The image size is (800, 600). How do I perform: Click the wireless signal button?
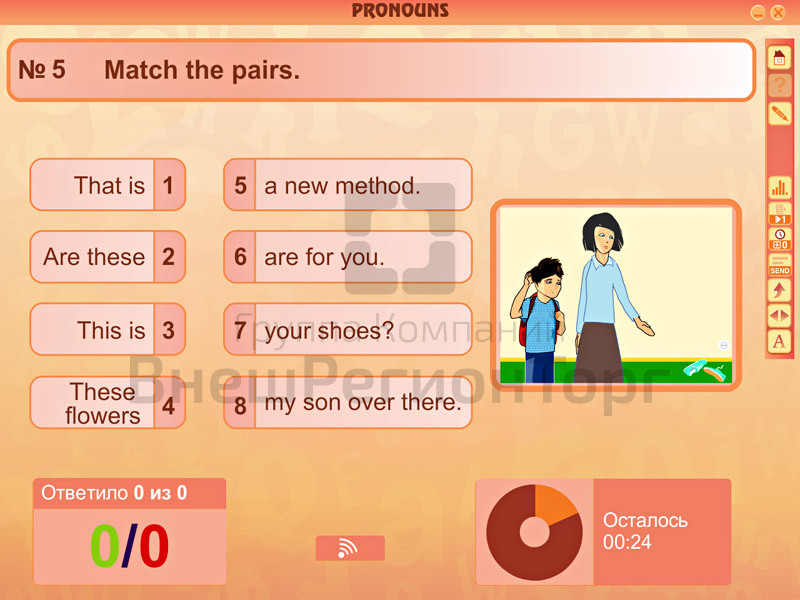[x=349, y=548]
